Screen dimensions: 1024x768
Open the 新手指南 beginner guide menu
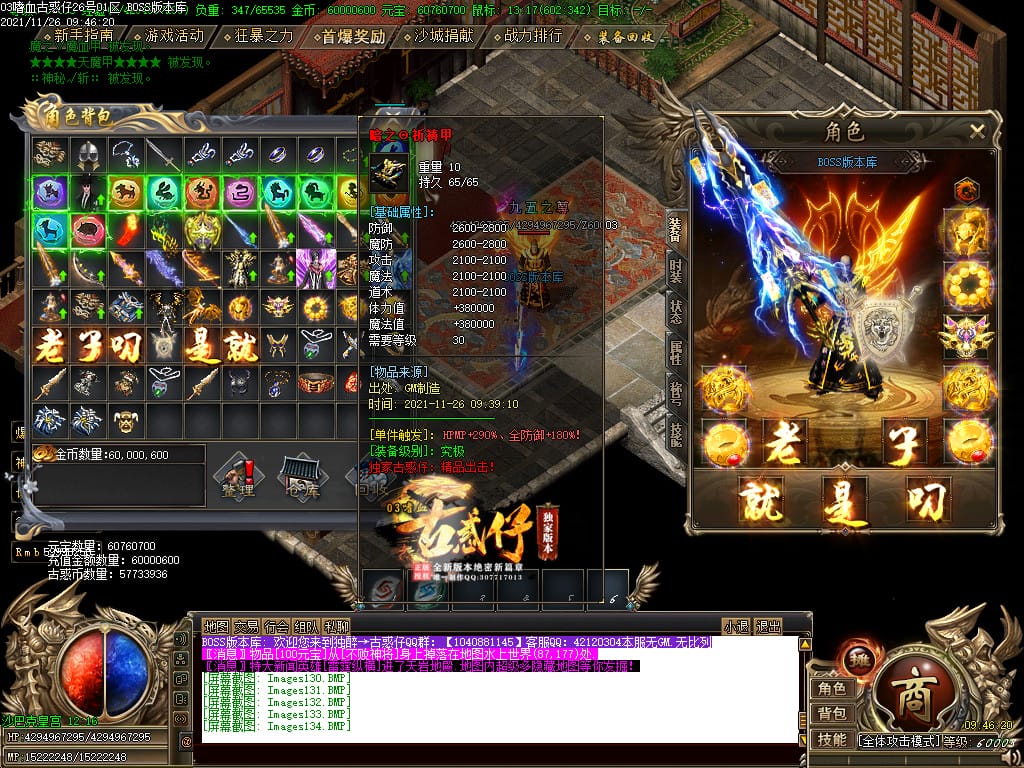coord(83,36)
